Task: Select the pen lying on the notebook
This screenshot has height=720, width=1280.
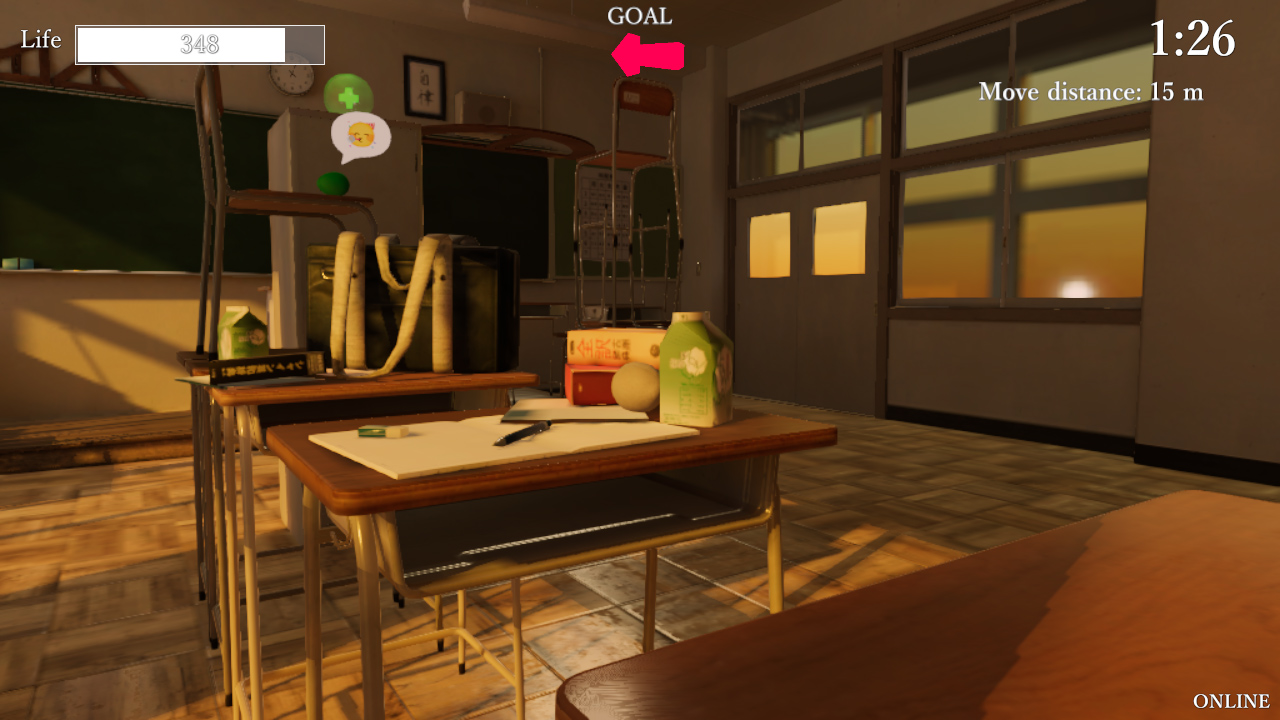Action: coord(524,432)
